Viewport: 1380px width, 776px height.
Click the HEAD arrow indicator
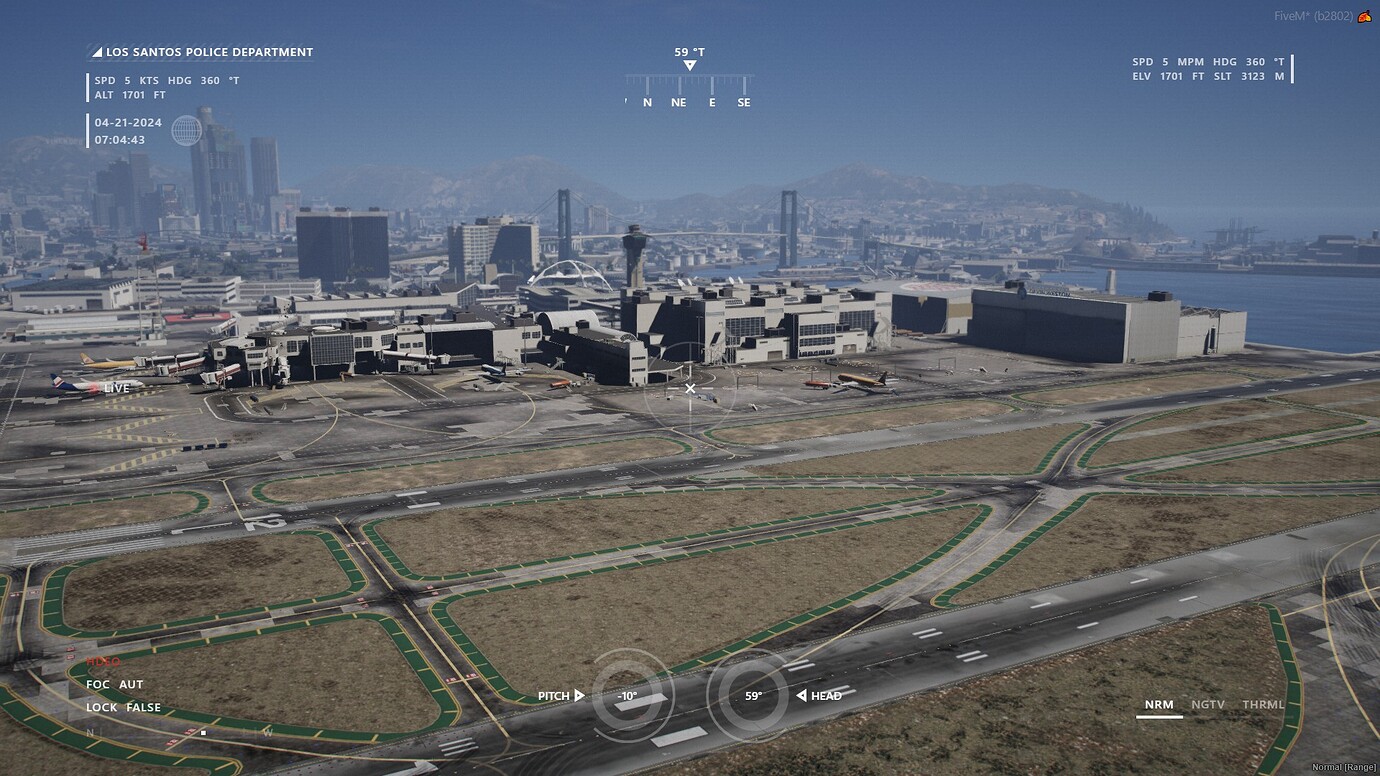click(803, 695)
